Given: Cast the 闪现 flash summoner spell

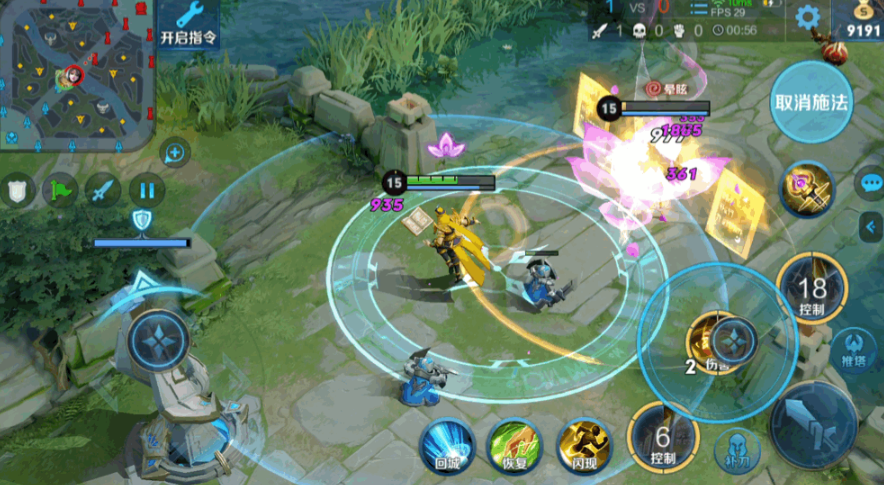Looking at the screenshot, I should click(583, 443).
